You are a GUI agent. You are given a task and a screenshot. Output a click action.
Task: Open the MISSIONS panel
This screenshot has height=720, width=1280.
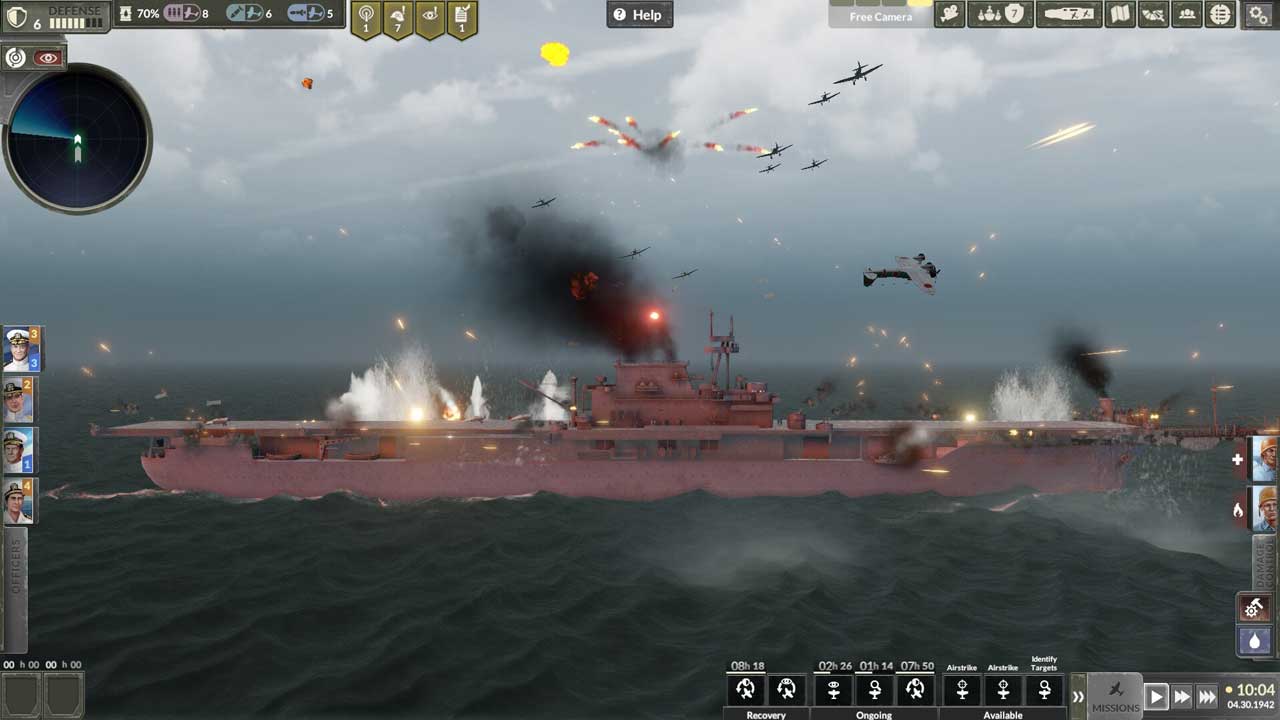click(x=1115, y=695)
